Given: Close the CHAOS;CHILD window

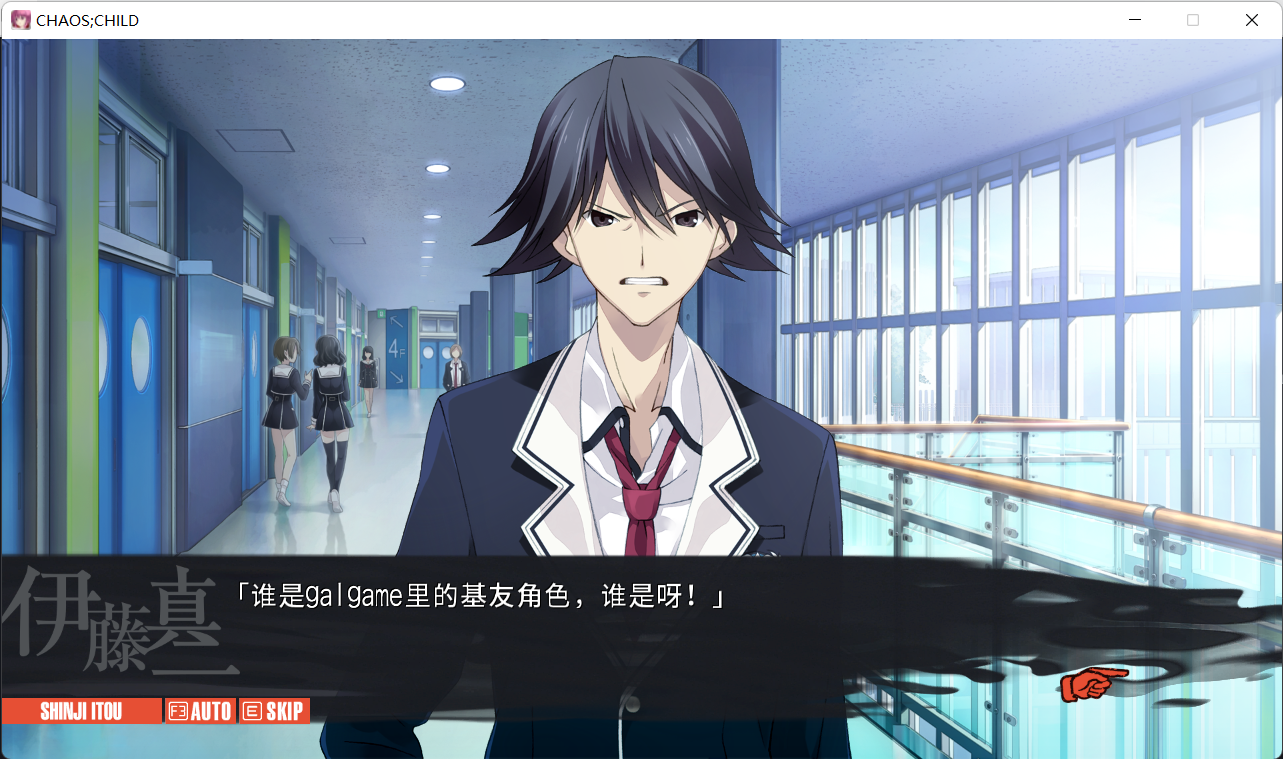Looking at the screenshot, I should 1251,20.
